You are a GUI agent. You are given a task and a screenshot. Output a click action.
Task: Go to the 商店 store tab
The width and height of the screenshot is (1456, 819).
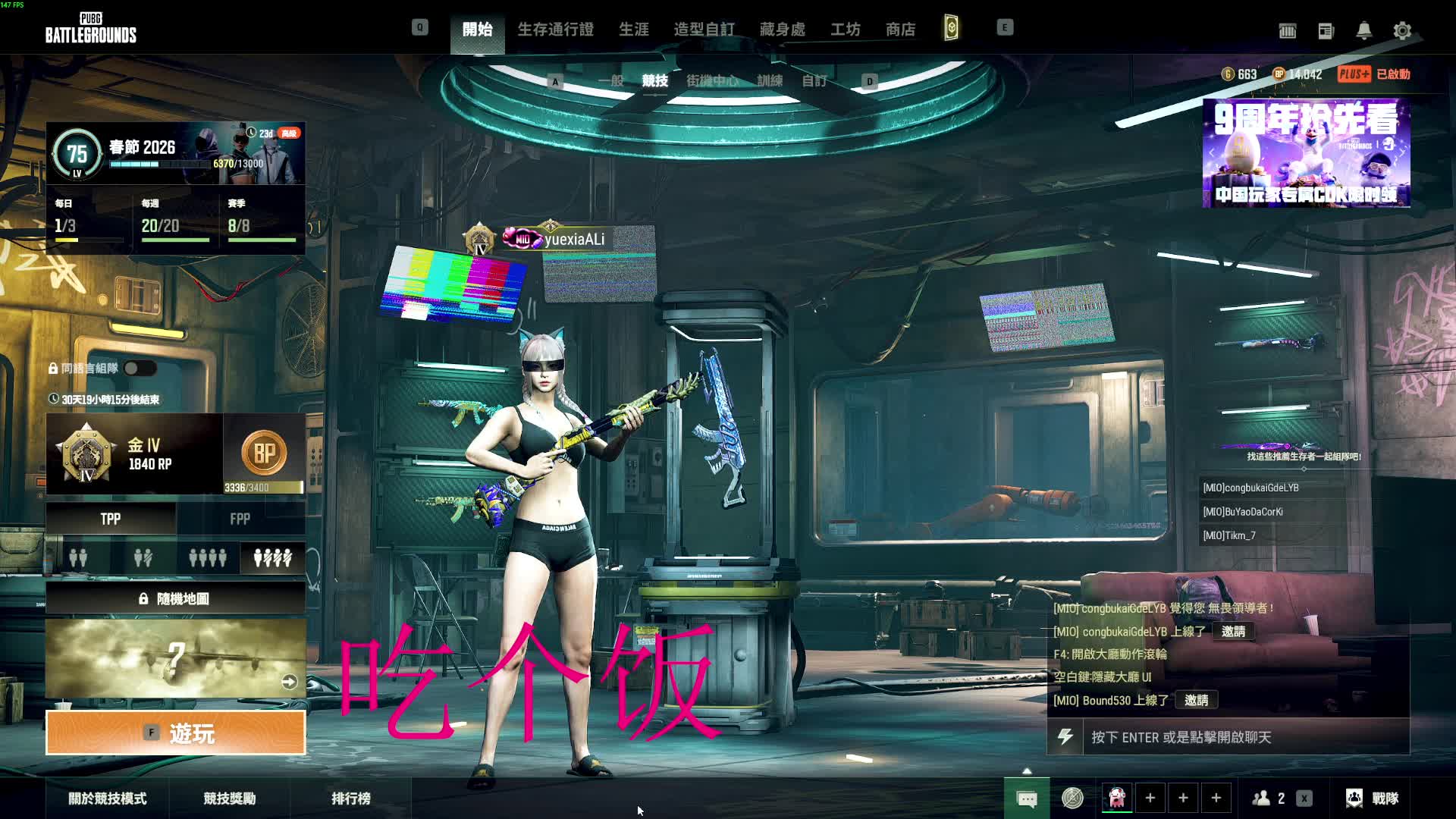click(900, 30)
